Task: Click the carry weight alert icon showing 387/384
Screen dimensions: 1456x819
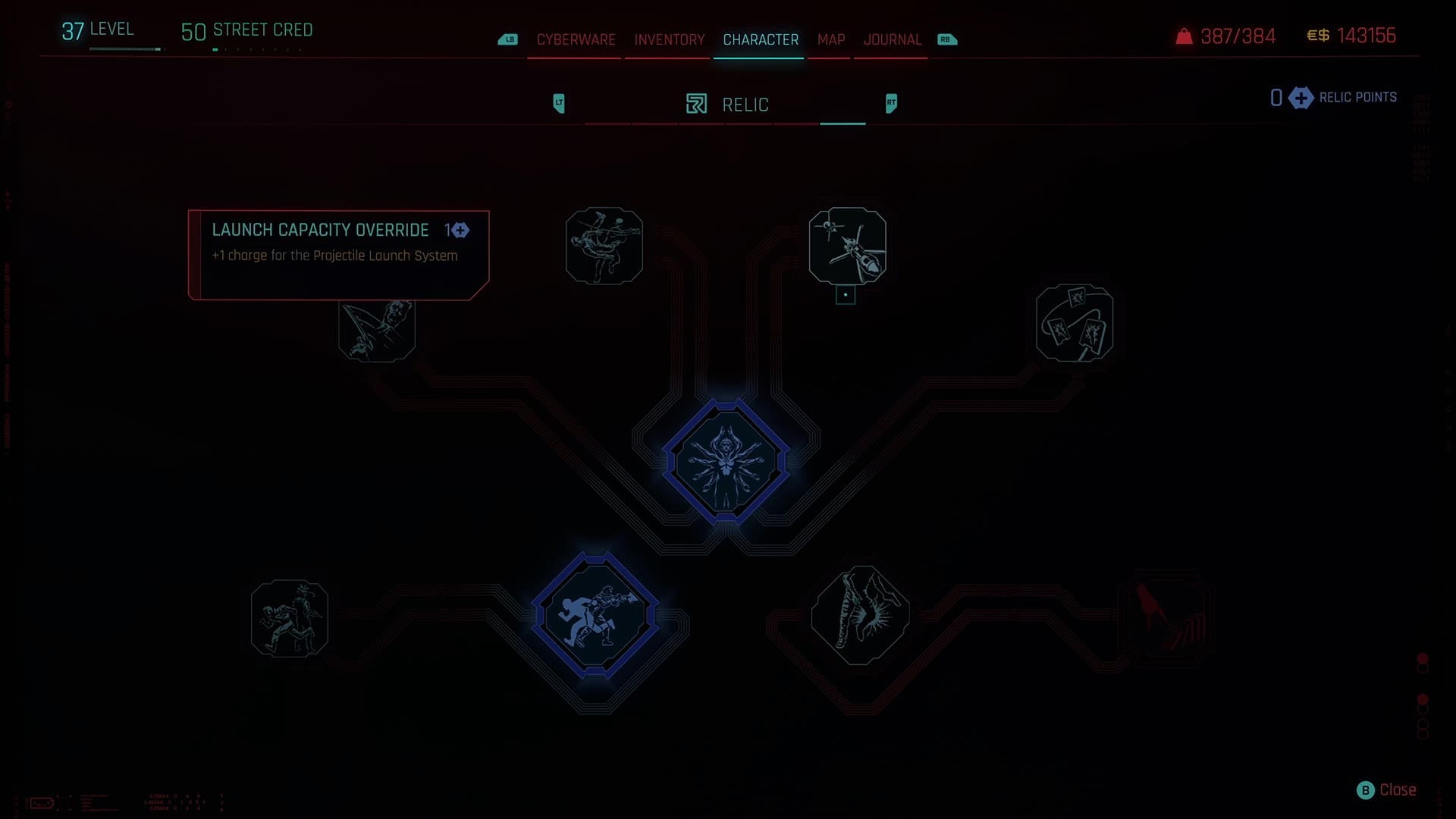Action: [x=1183, y=36]
